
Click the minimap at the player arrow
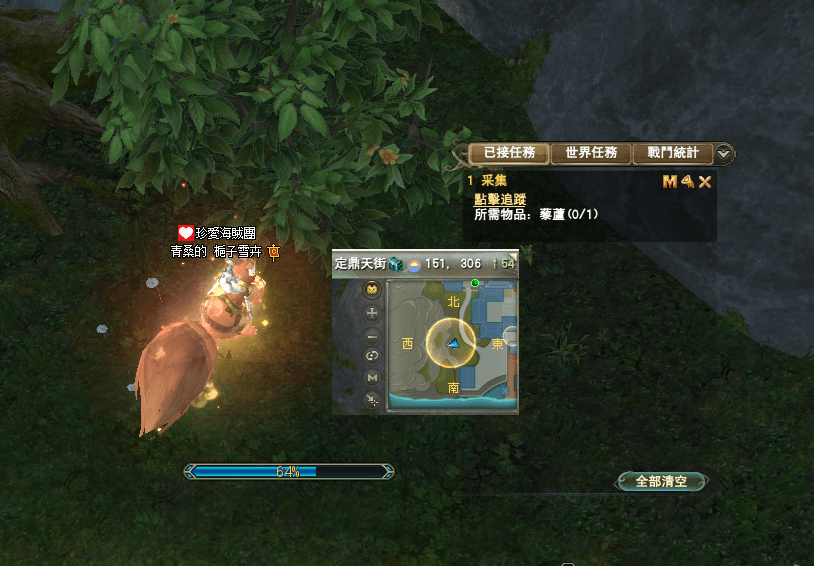tap(453, 344)
